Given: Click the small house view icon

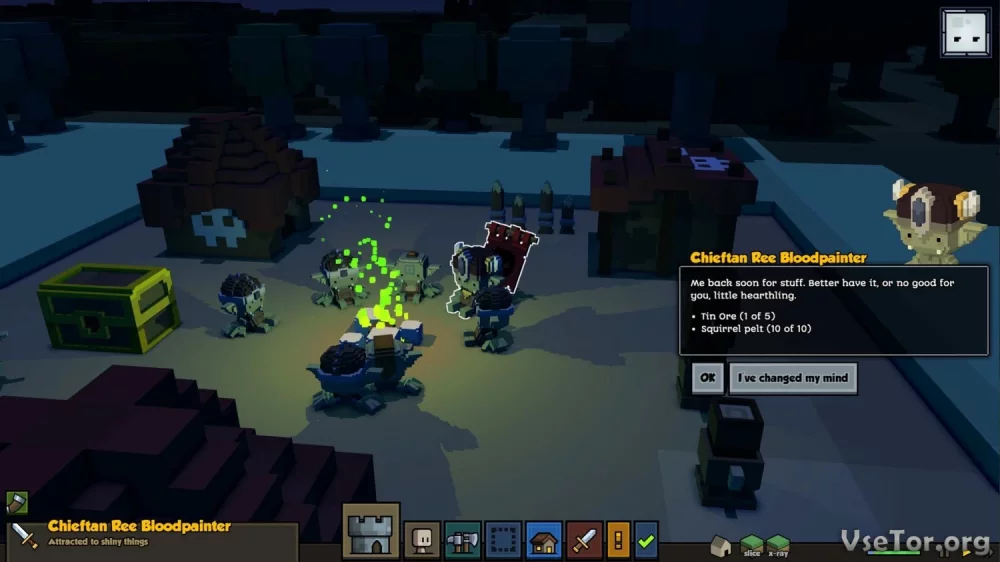Looking at the screenshot, I should coord(721,545).
